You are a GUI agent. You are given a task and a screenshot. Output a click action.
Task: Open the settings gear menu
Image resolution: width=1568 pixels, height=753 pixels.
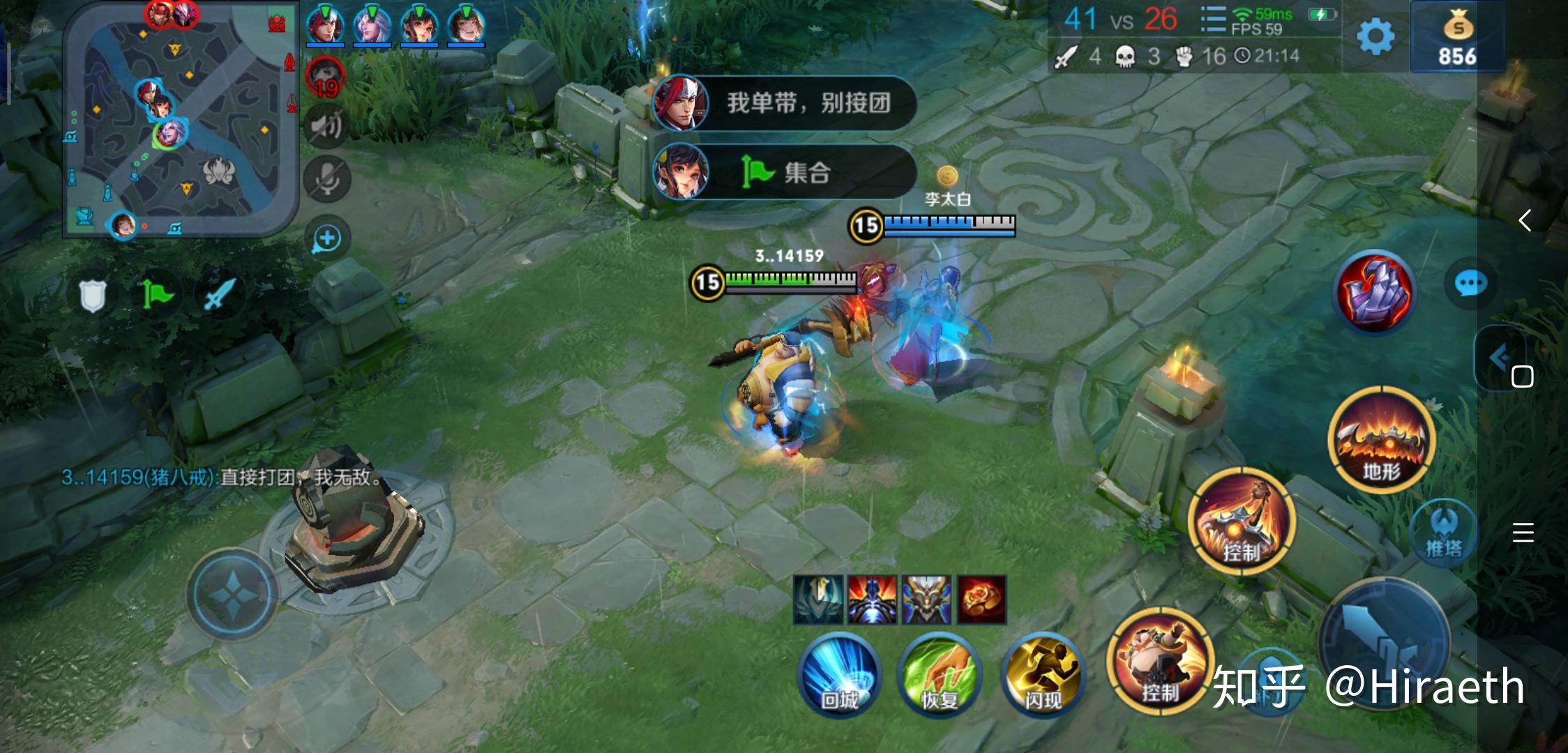[x=1375, y=36]
